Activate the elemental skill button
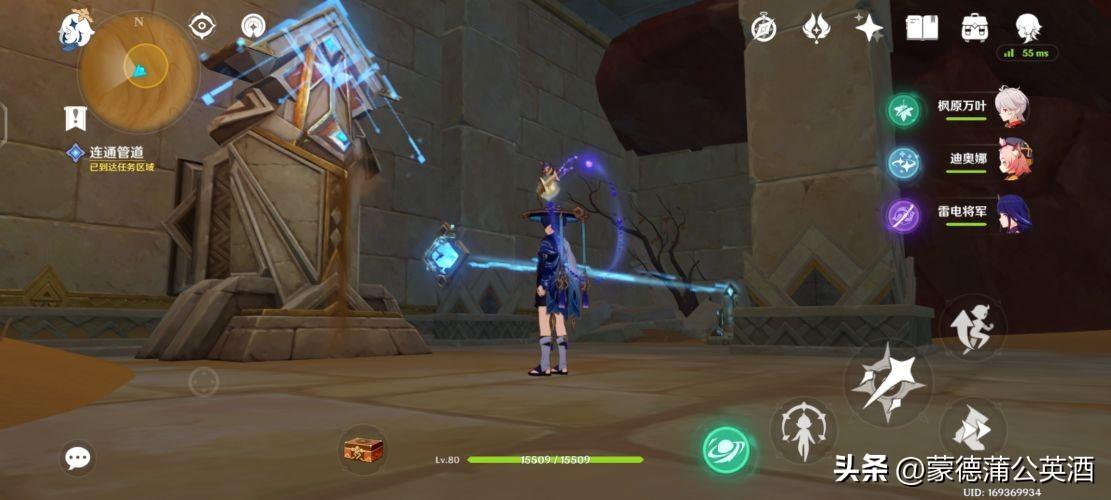This screenshot has height=500, width=1111. [803, 431]
